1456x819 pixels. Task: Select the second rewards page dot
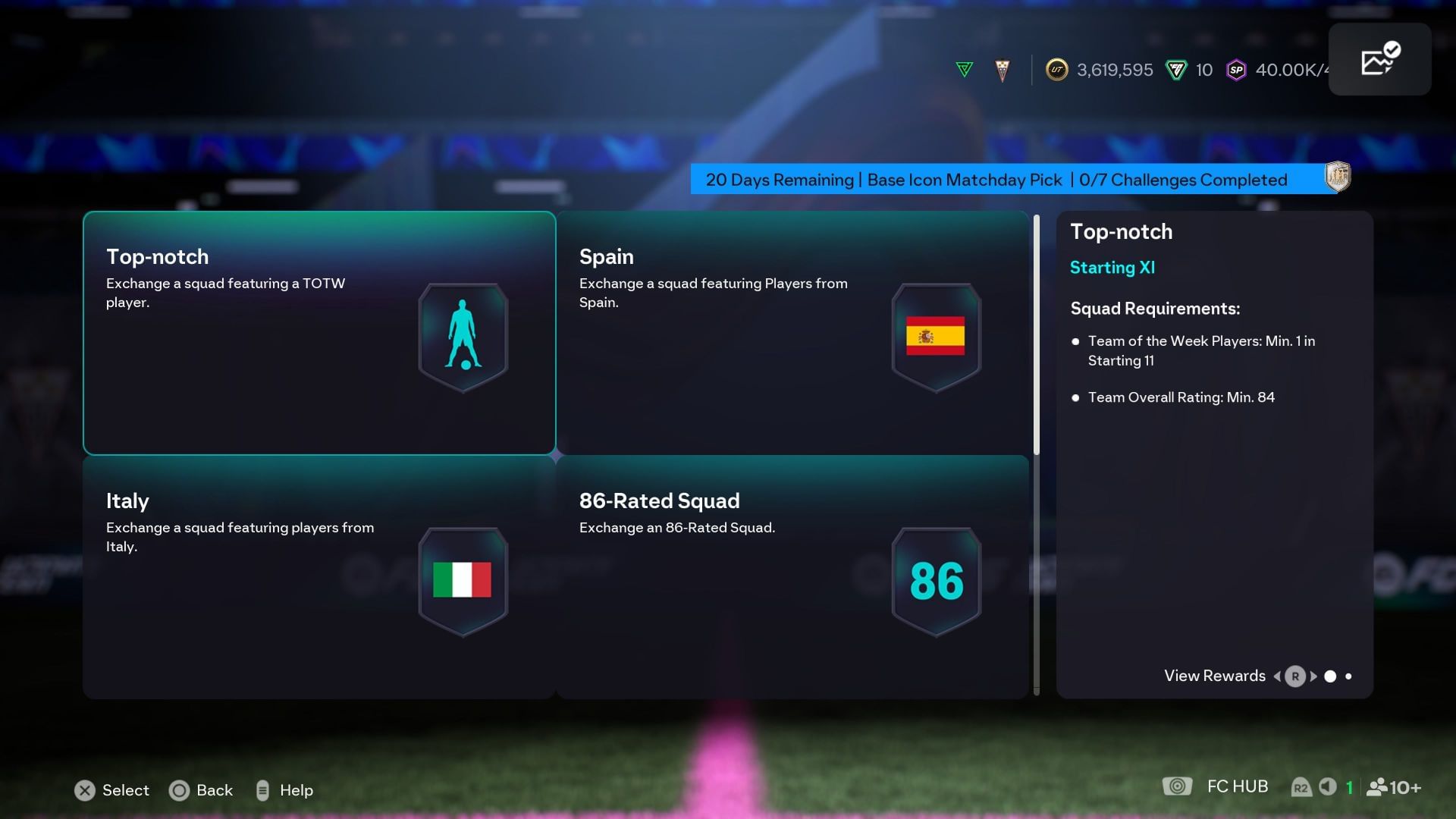coord(1349,676)
